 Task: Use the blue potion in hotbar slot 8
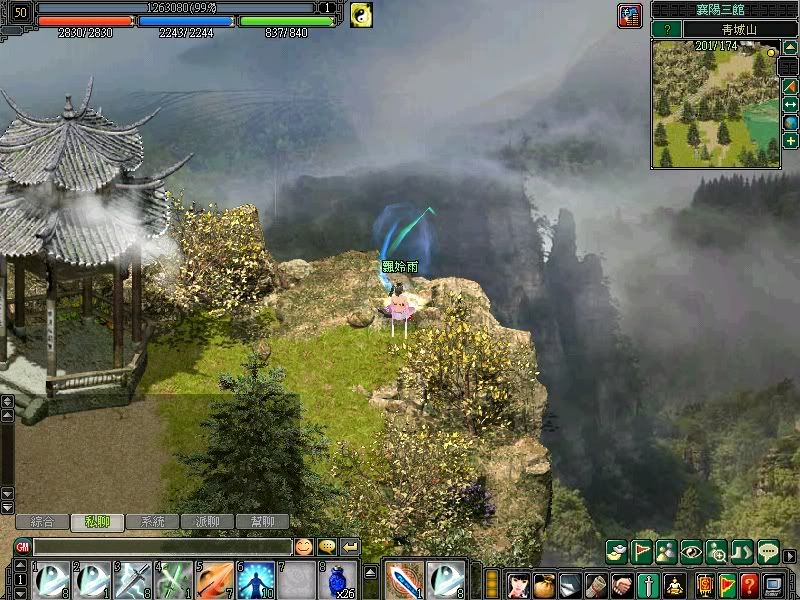coord(338,580)
